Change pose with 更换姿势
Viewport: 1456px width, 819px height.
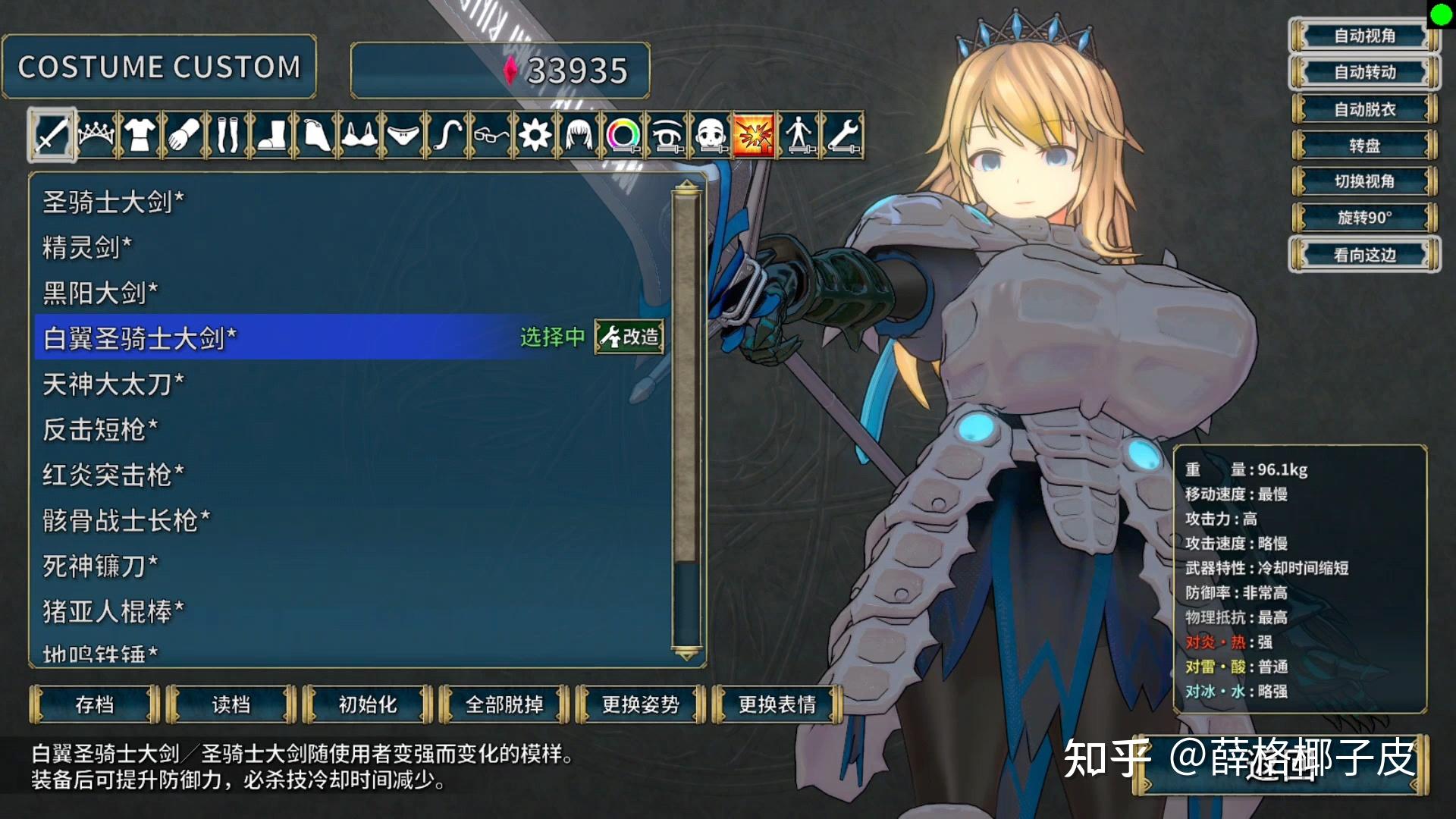click(x=641, y=704)
